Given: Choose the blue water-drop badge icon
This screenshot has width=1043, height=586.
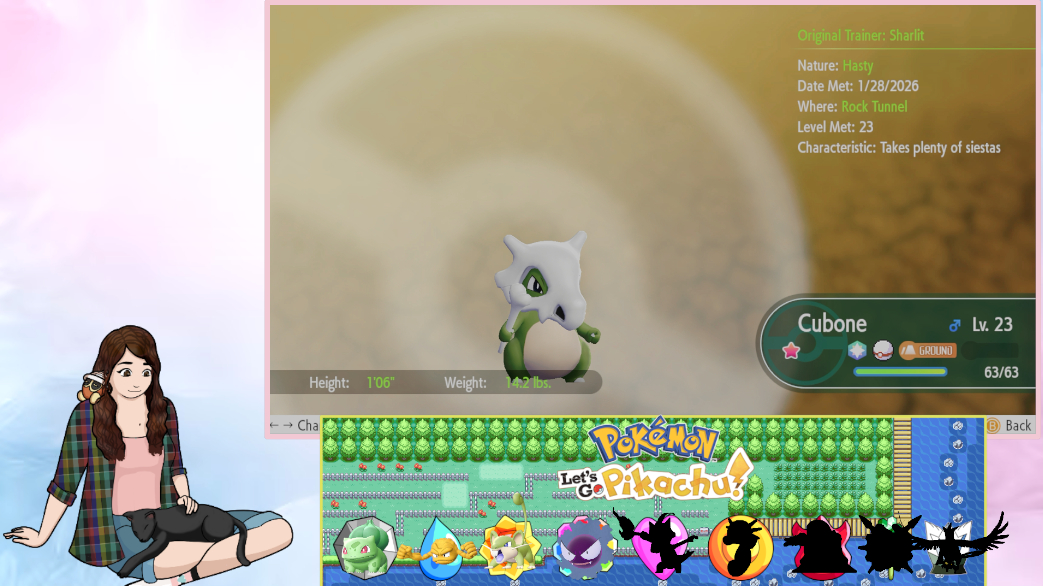Looking at the screenshot, I should (438, 548).
